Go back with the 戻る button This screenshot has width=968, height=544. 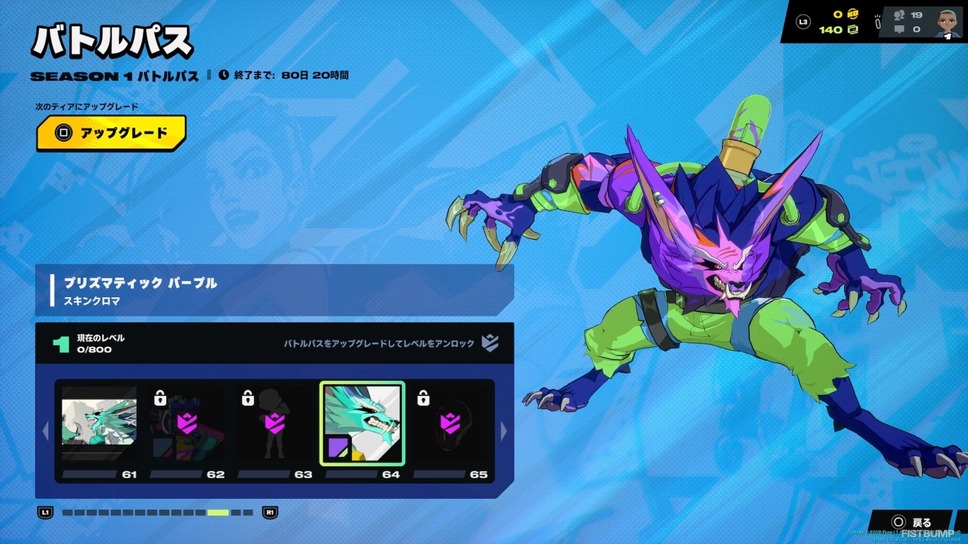click(911, 522)
